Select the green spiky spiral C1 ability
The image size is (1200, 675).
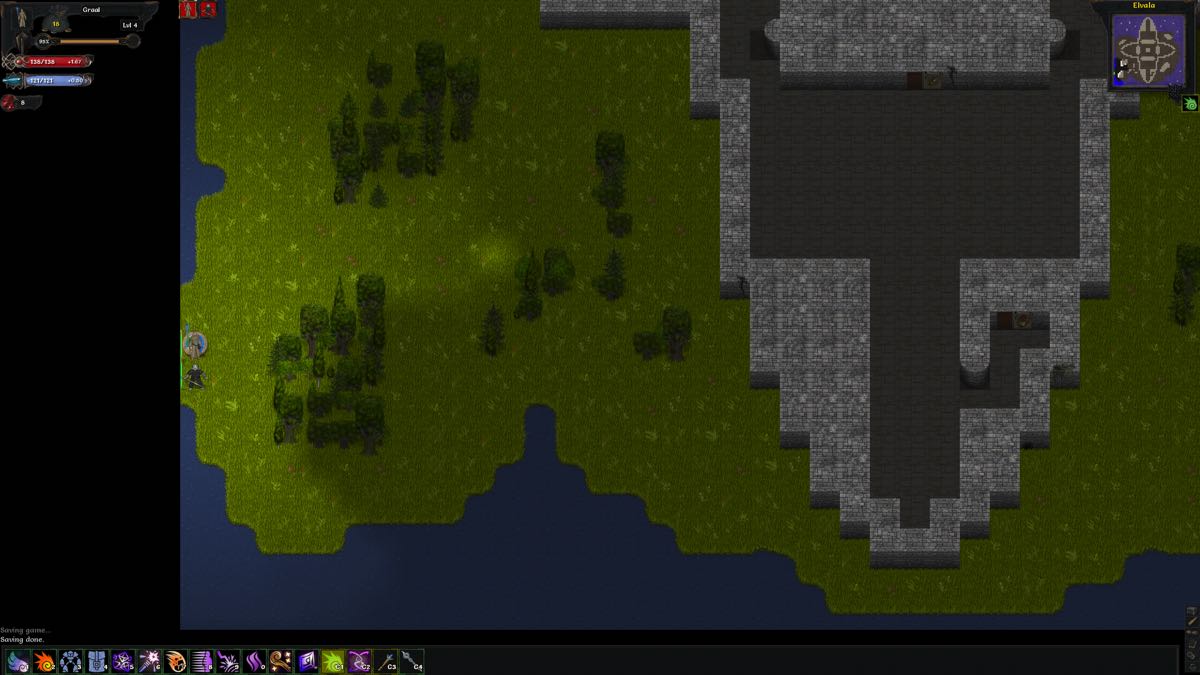[333, 661]
